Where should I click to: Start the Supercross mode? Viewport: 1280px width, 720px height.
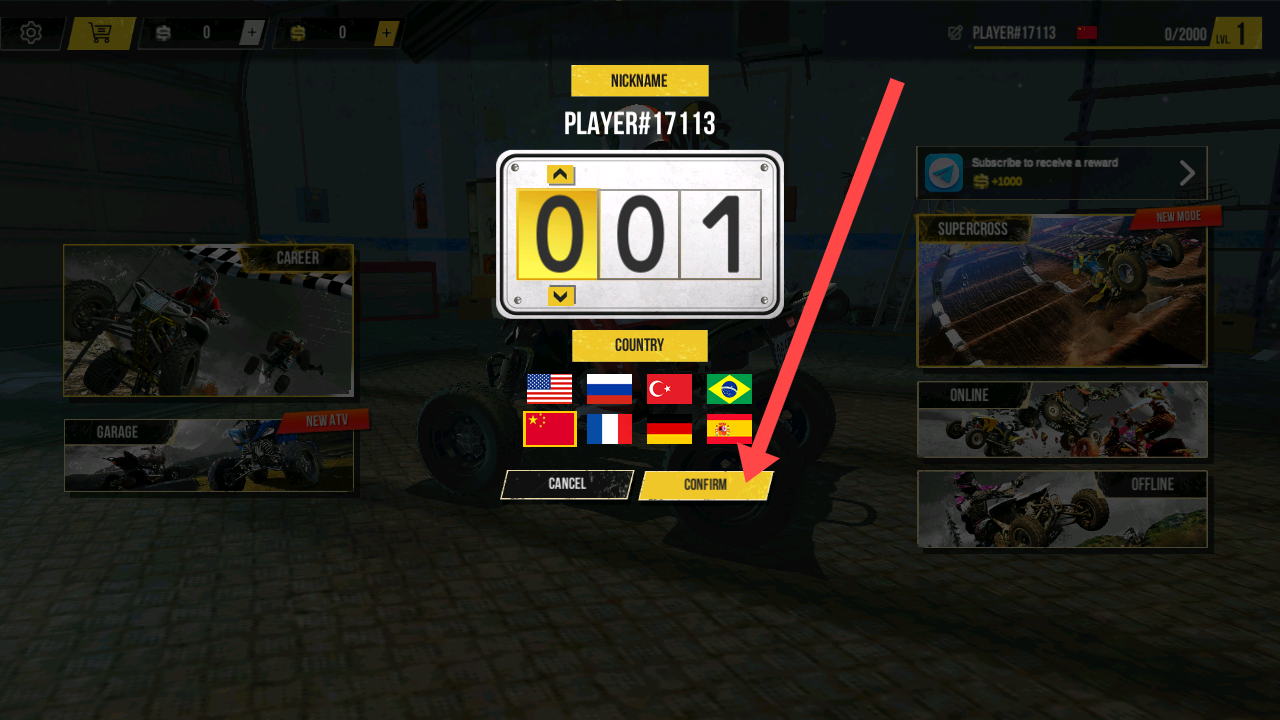(x=1062, y=291)
